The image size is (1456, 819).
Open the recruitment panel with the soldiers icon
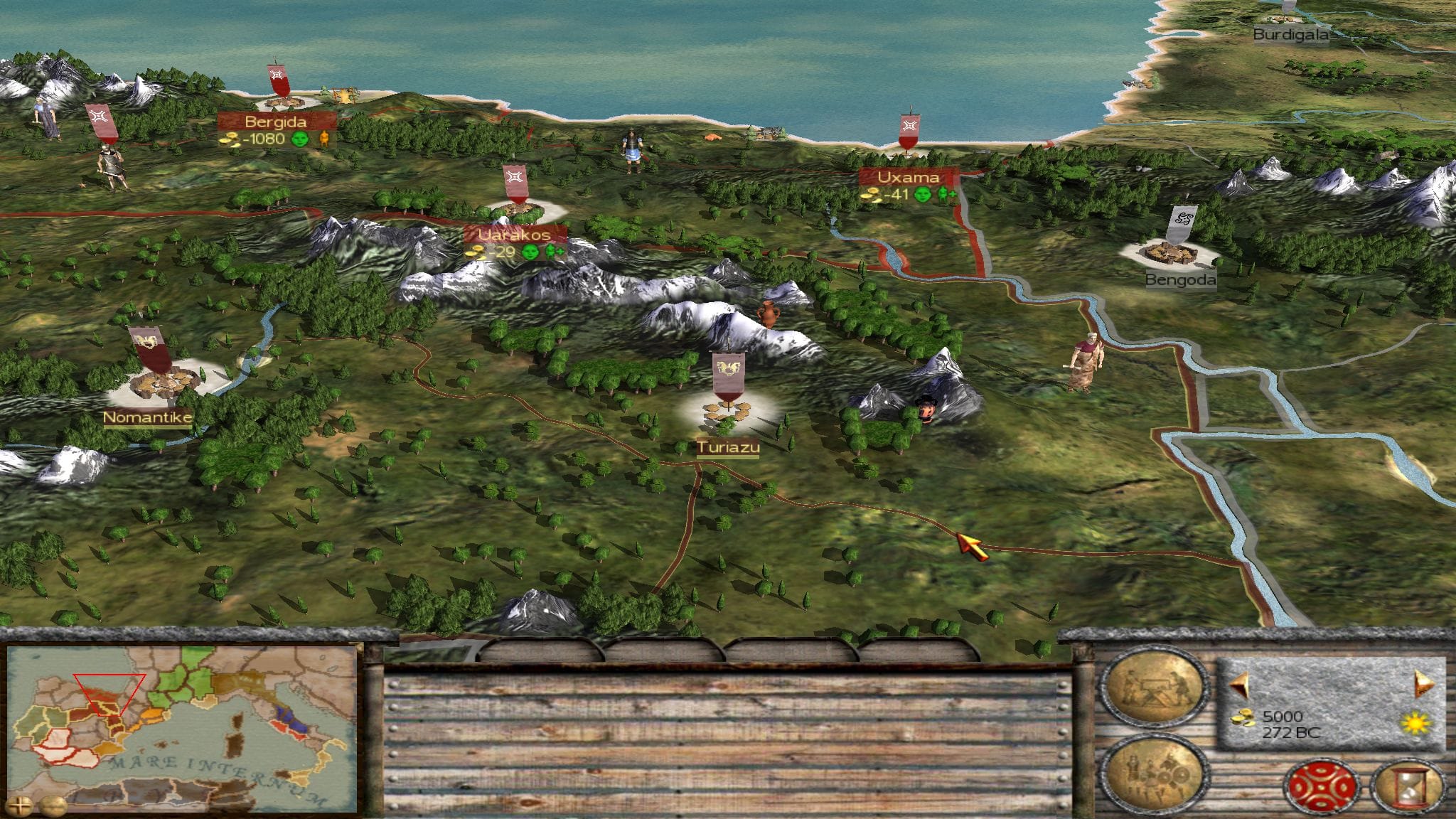(x=1153, y=771)
